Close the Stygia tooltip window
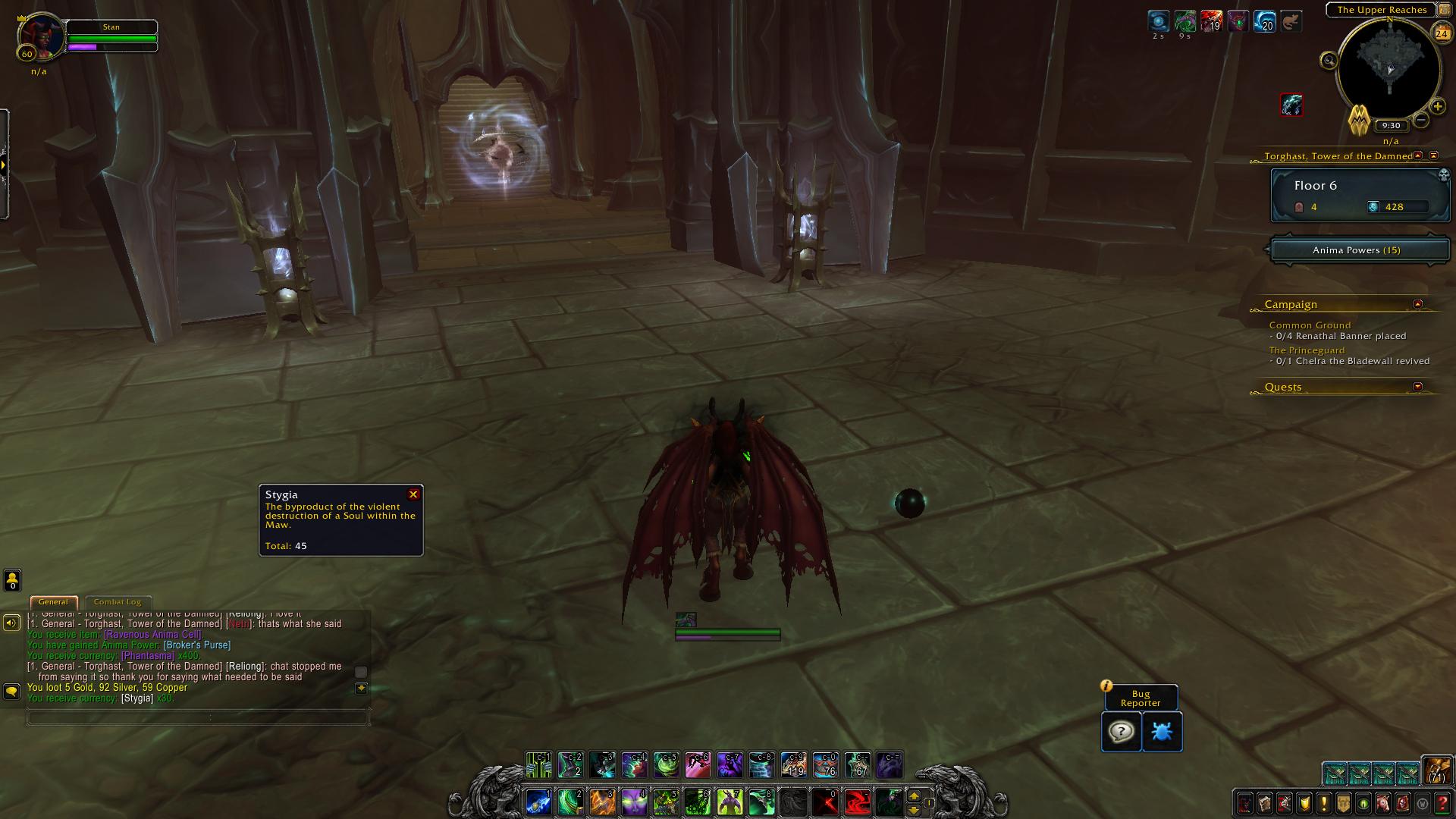This screenshot has height=819, width=1456. pyautogui.click(x=413, y=494)
